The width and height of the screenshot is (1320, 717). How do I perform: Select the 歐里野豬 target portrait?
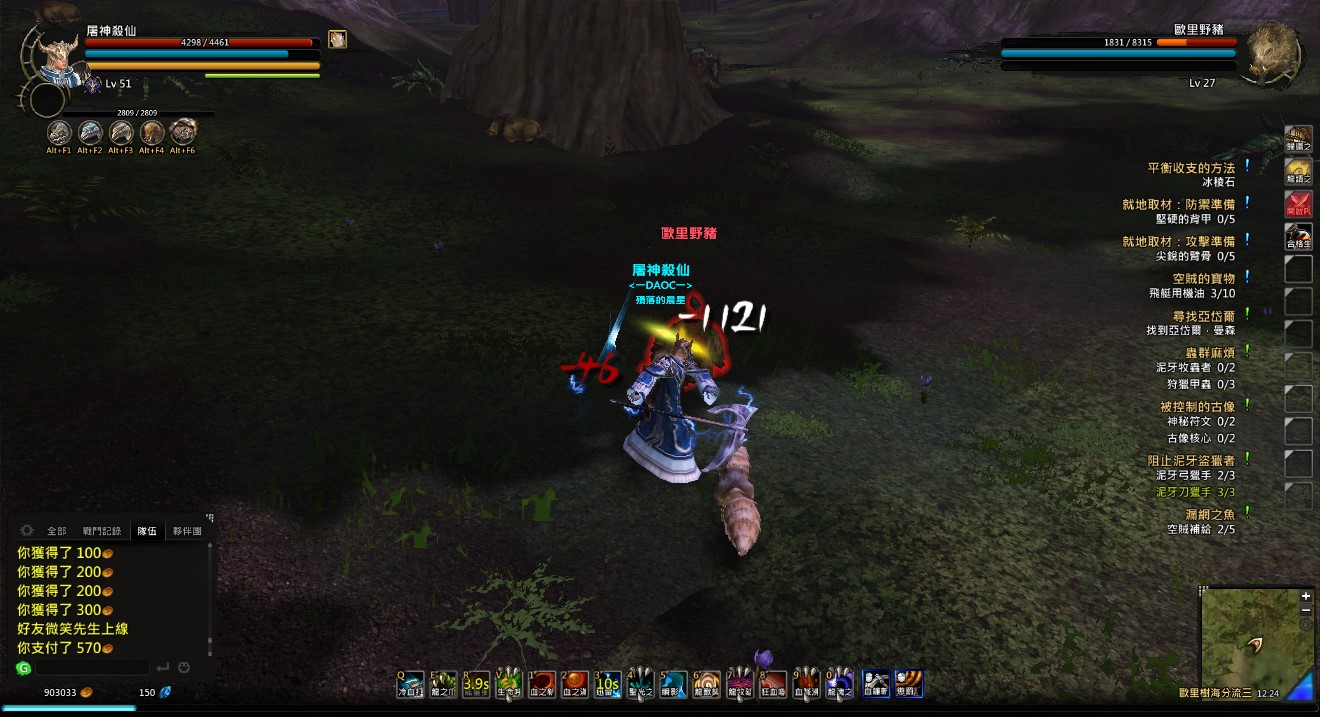tap(1270, 54)
